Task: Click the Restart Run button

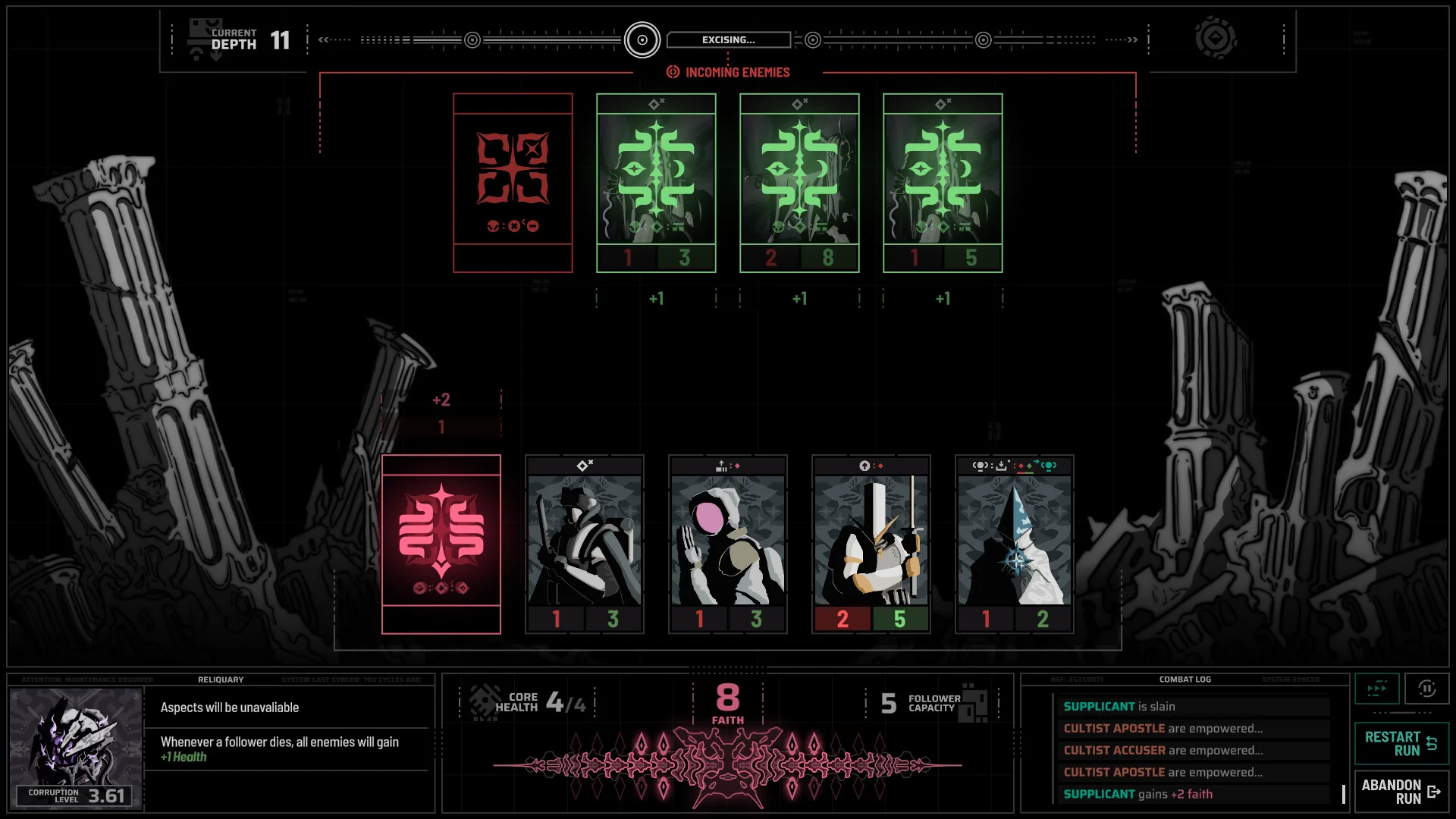Action: 1401,743
